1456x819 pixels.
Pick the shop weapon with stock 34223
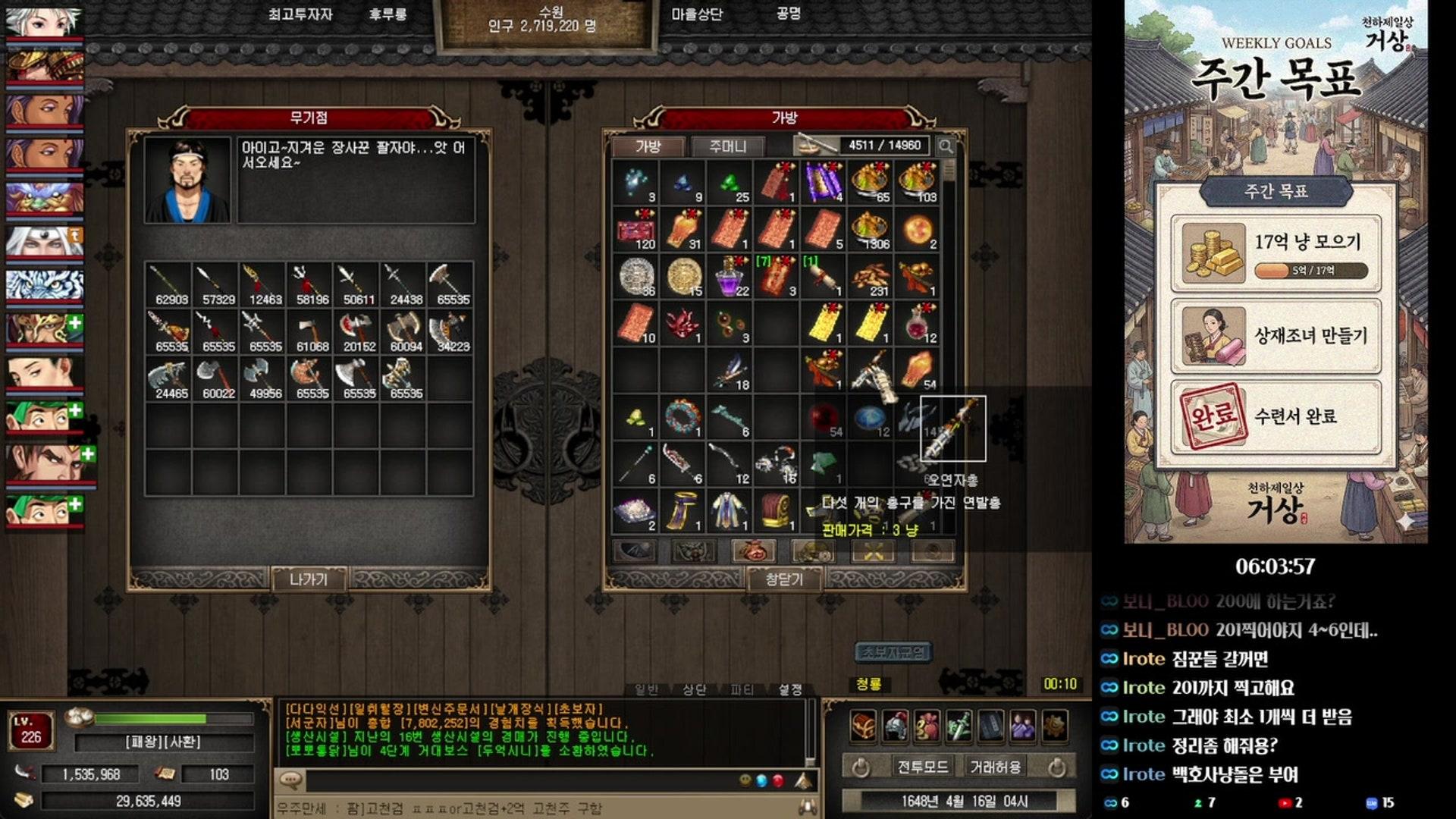451,331
